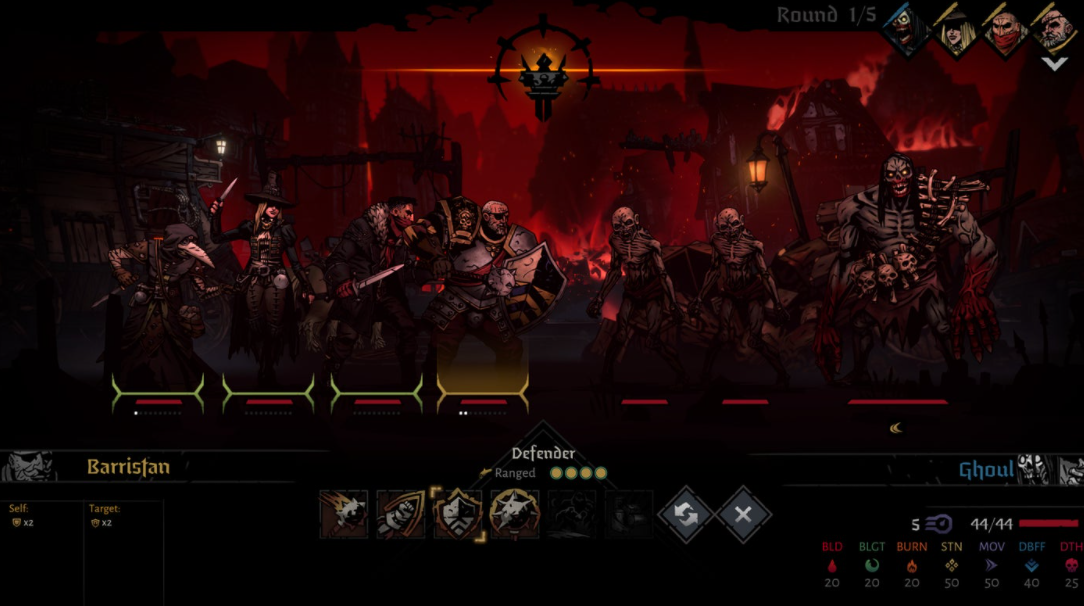Pass the turn with the X button
Image resolution: width=1084 pixels, height=606 pixels.
743,514
